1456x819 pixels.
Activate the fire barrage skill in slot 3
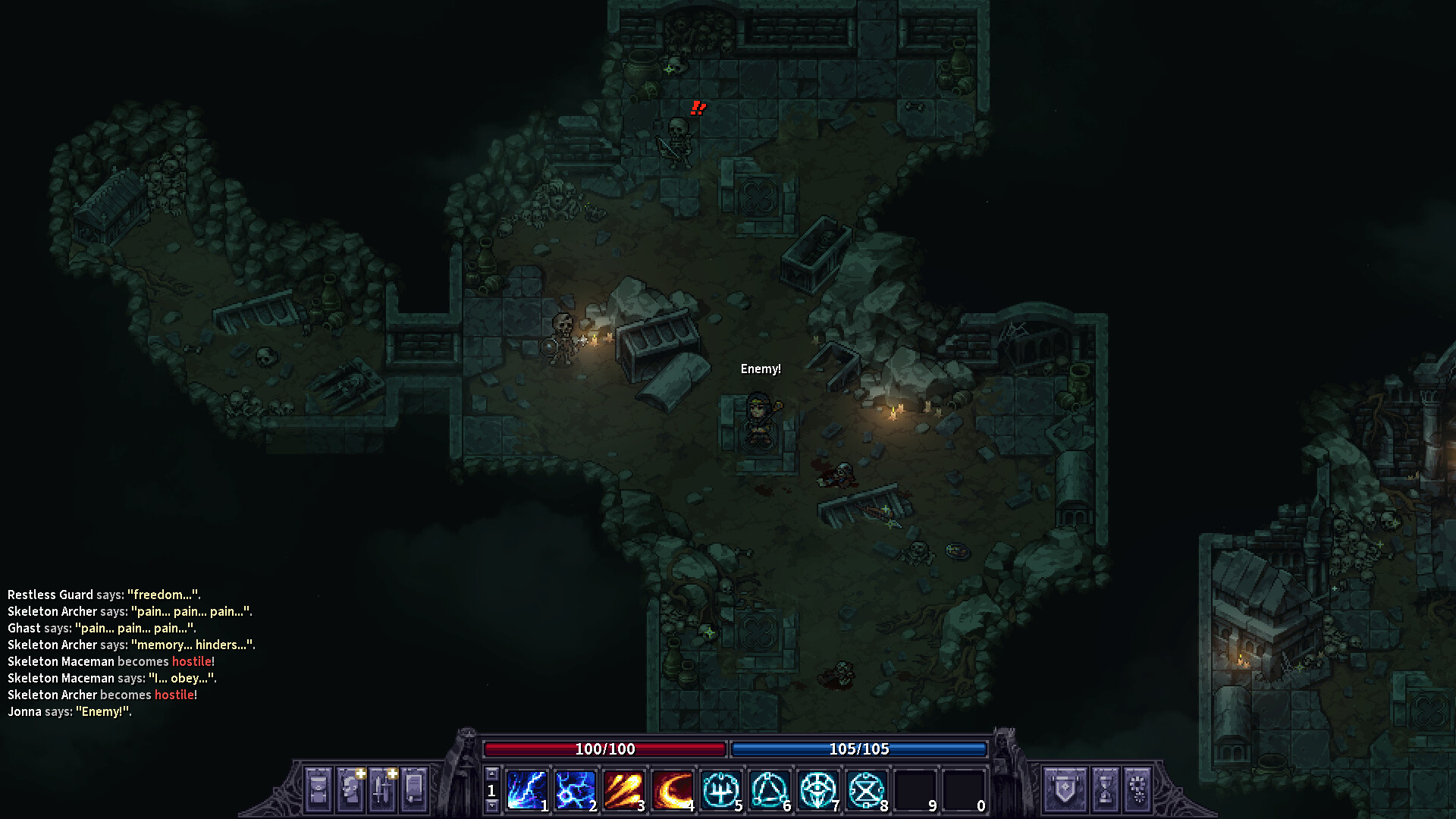coord(625,790)
